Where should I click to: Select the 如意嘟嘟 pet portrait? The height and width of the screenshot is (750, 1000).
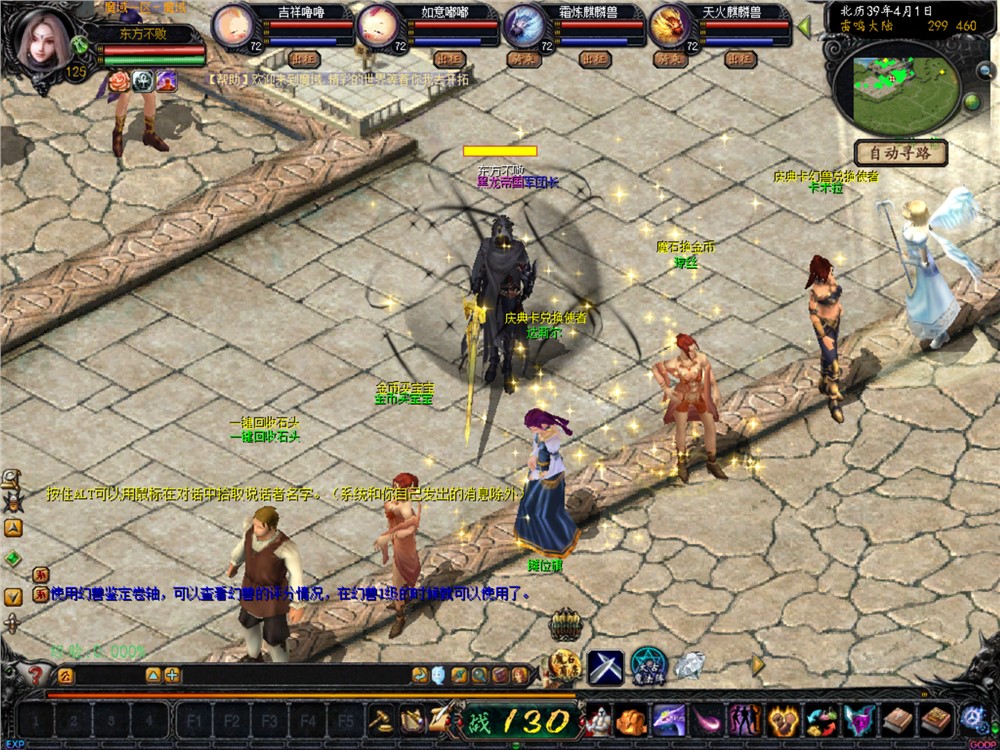coord(377,24)
